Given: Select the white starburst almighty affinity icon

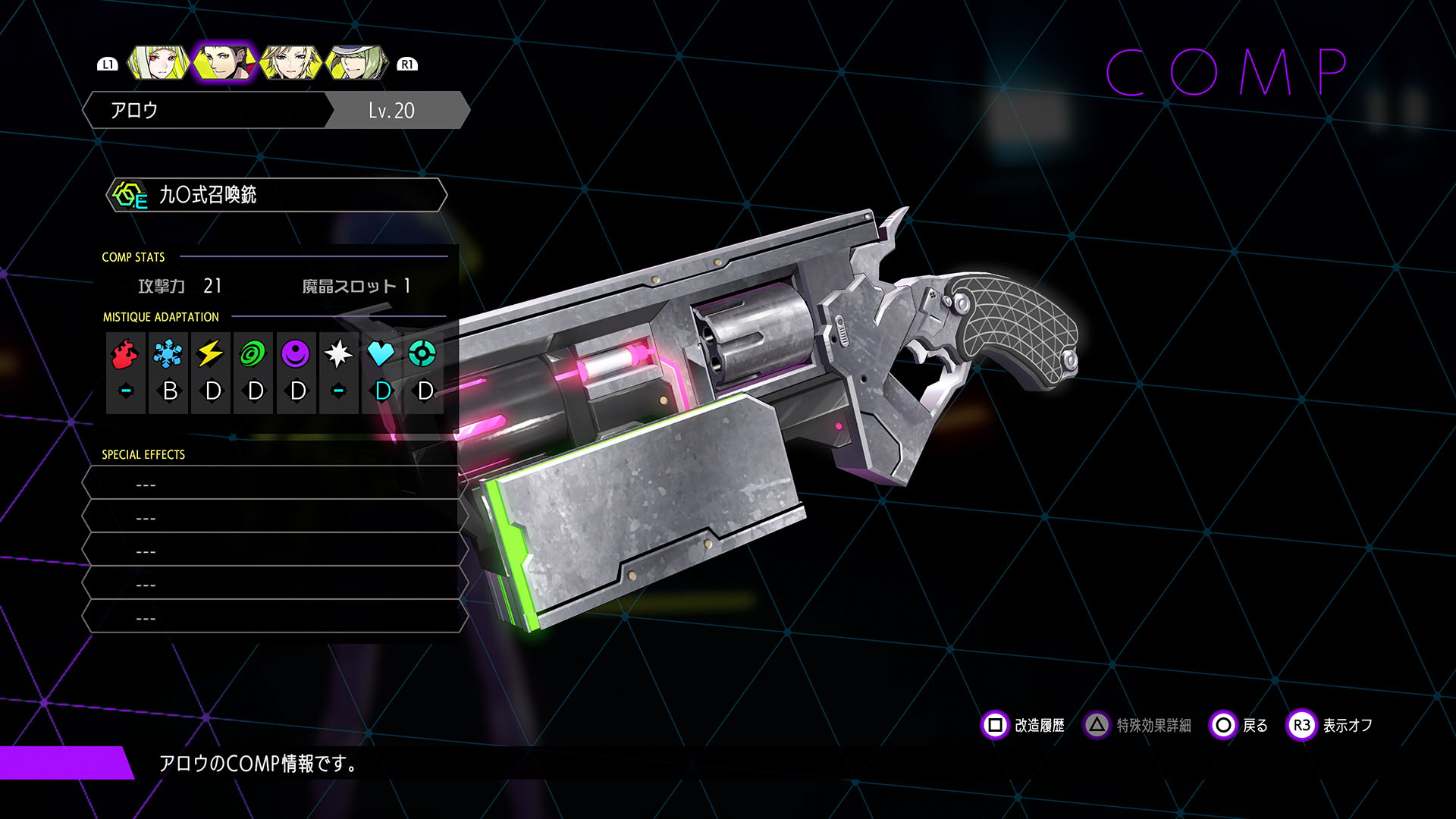Looking at the screenshot, I should (x=337, y=353).
